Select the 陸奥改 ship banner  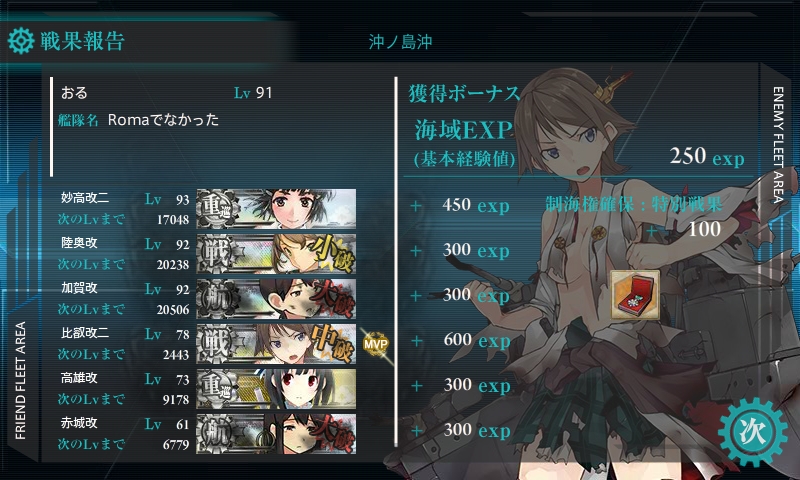click(276, 251)
